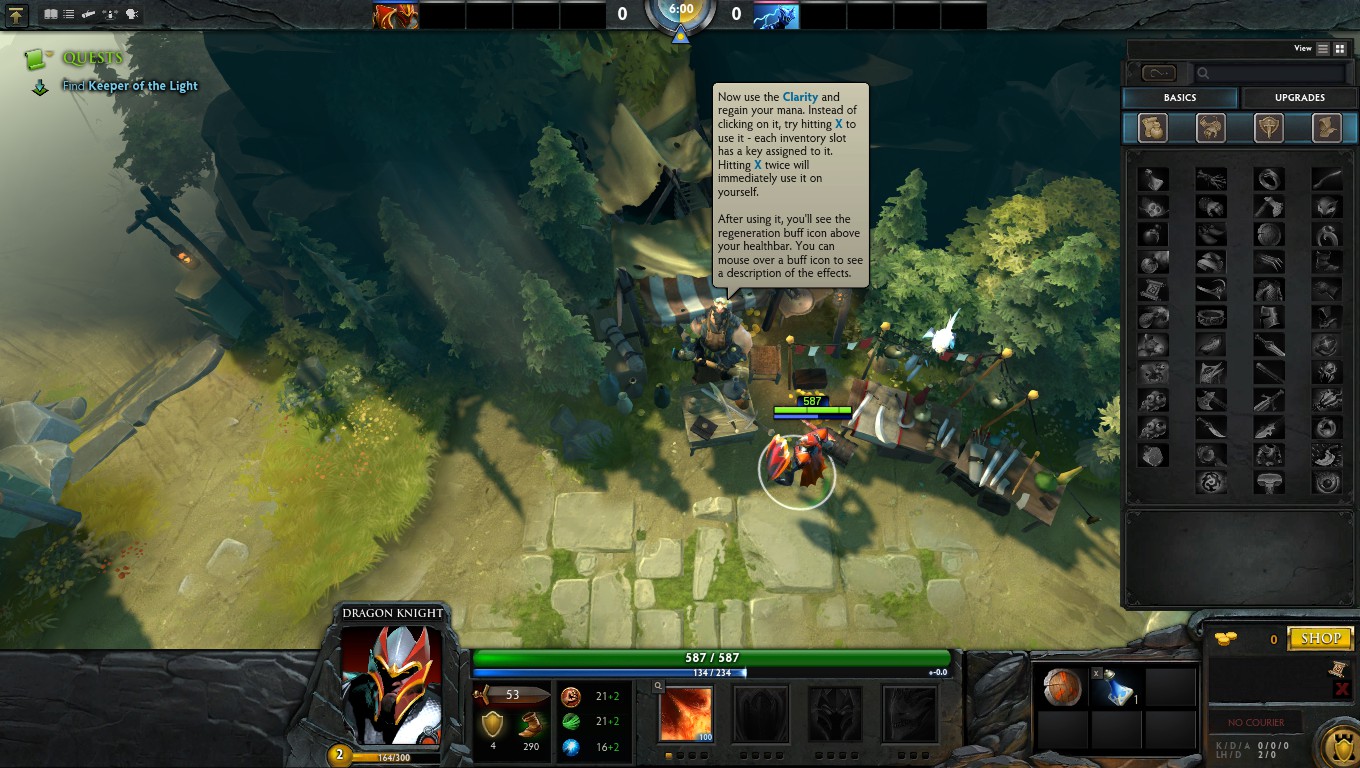Viewport: 1360px width, 768px height.
Task: Choose the shield-and-sword shop category
Action: click(x=1269, y=127)
